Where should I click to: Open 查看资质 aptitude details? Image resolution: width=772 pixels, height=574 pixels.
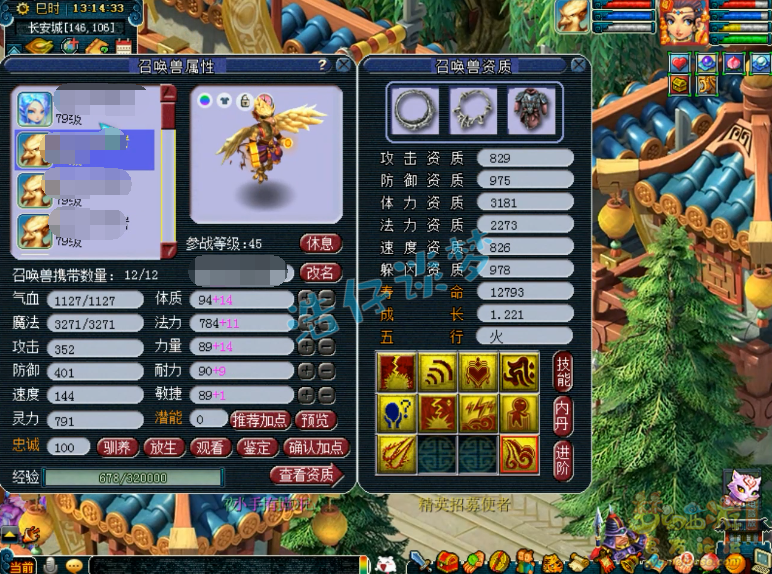tap(305, 475)
